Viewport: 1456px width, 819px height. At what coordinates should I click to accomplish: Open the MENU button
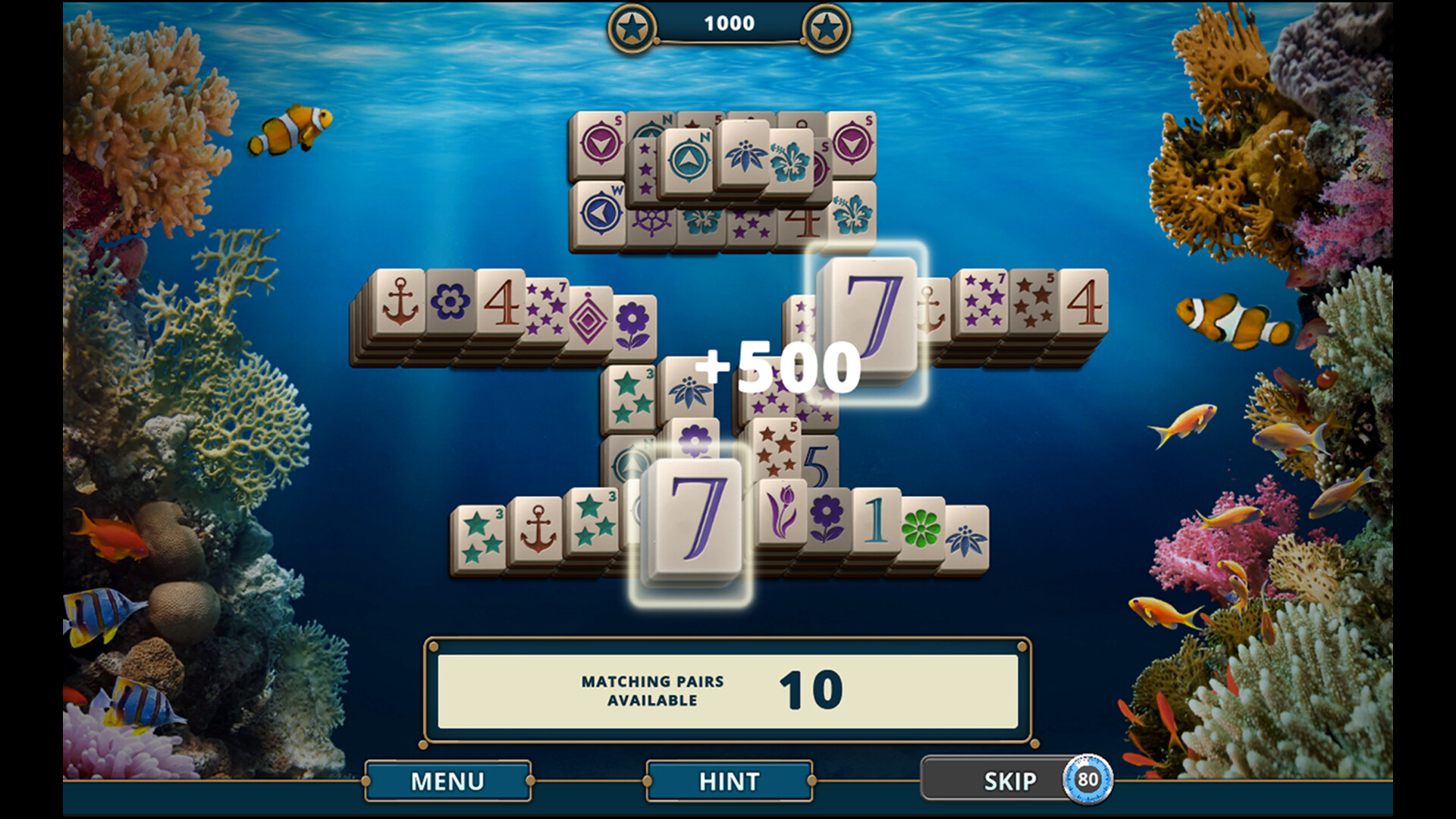(447, 781)
